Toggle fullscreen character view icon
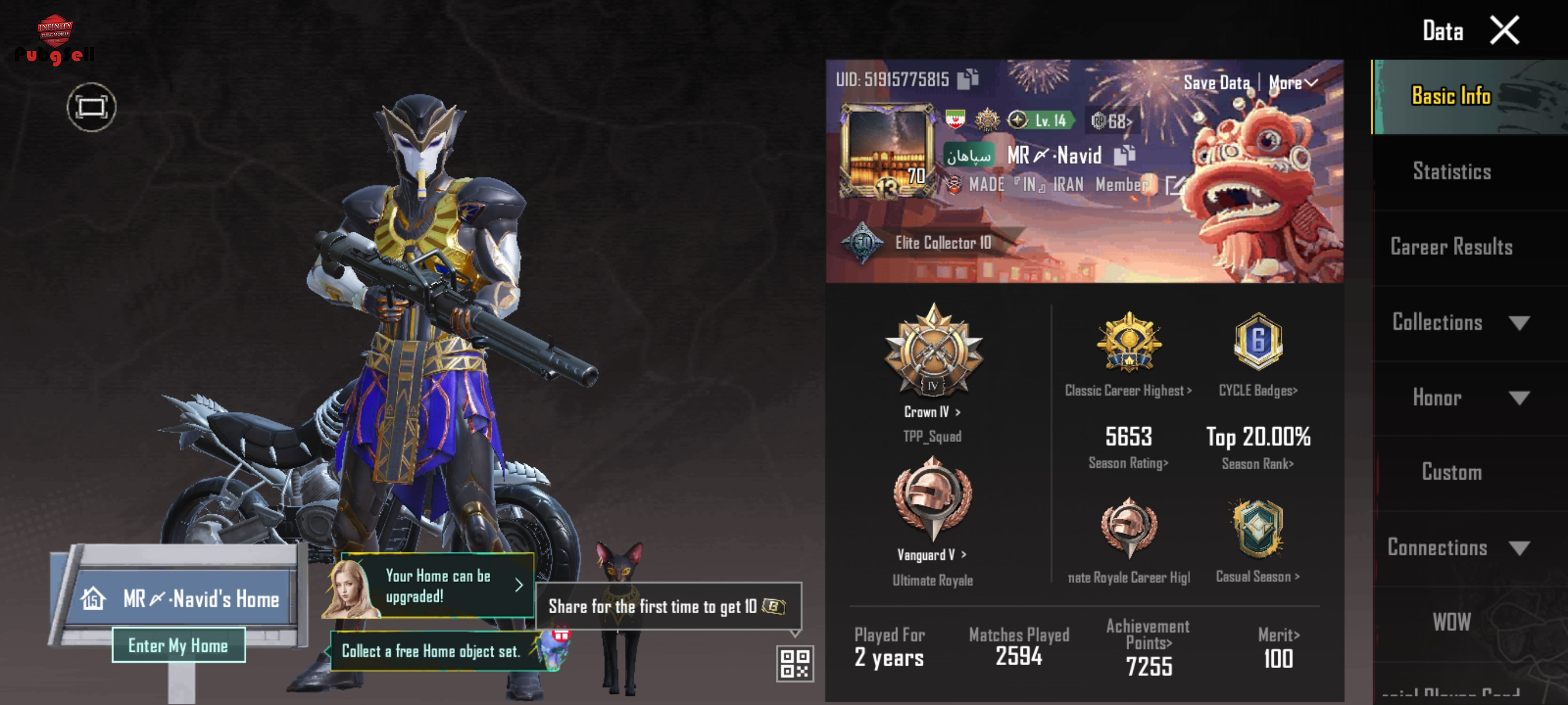The width and height of the screenshot is (1568, 705). point(91,107)
